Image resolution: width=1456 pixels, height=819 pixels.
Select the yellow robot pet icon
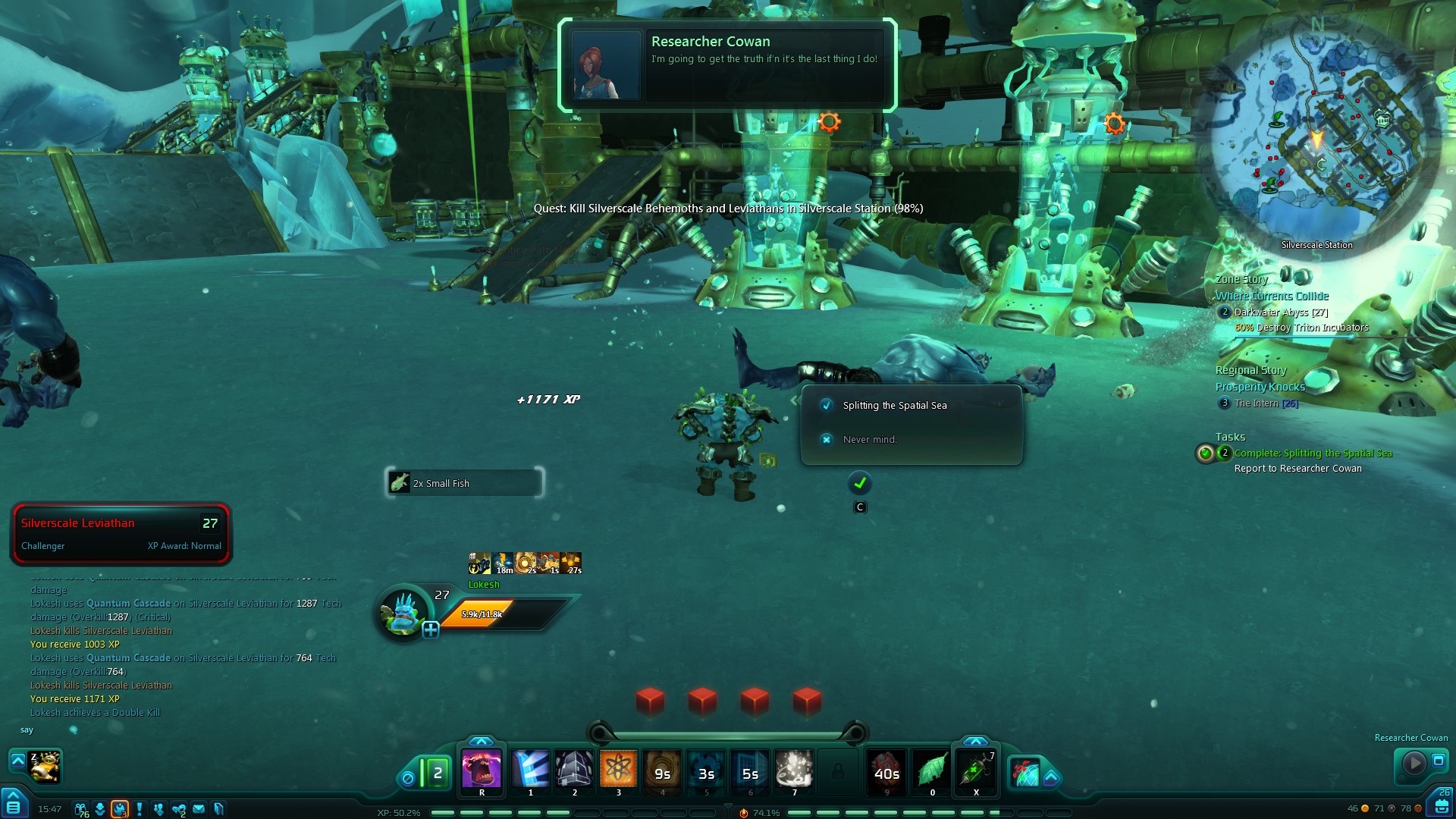(45, 767)
